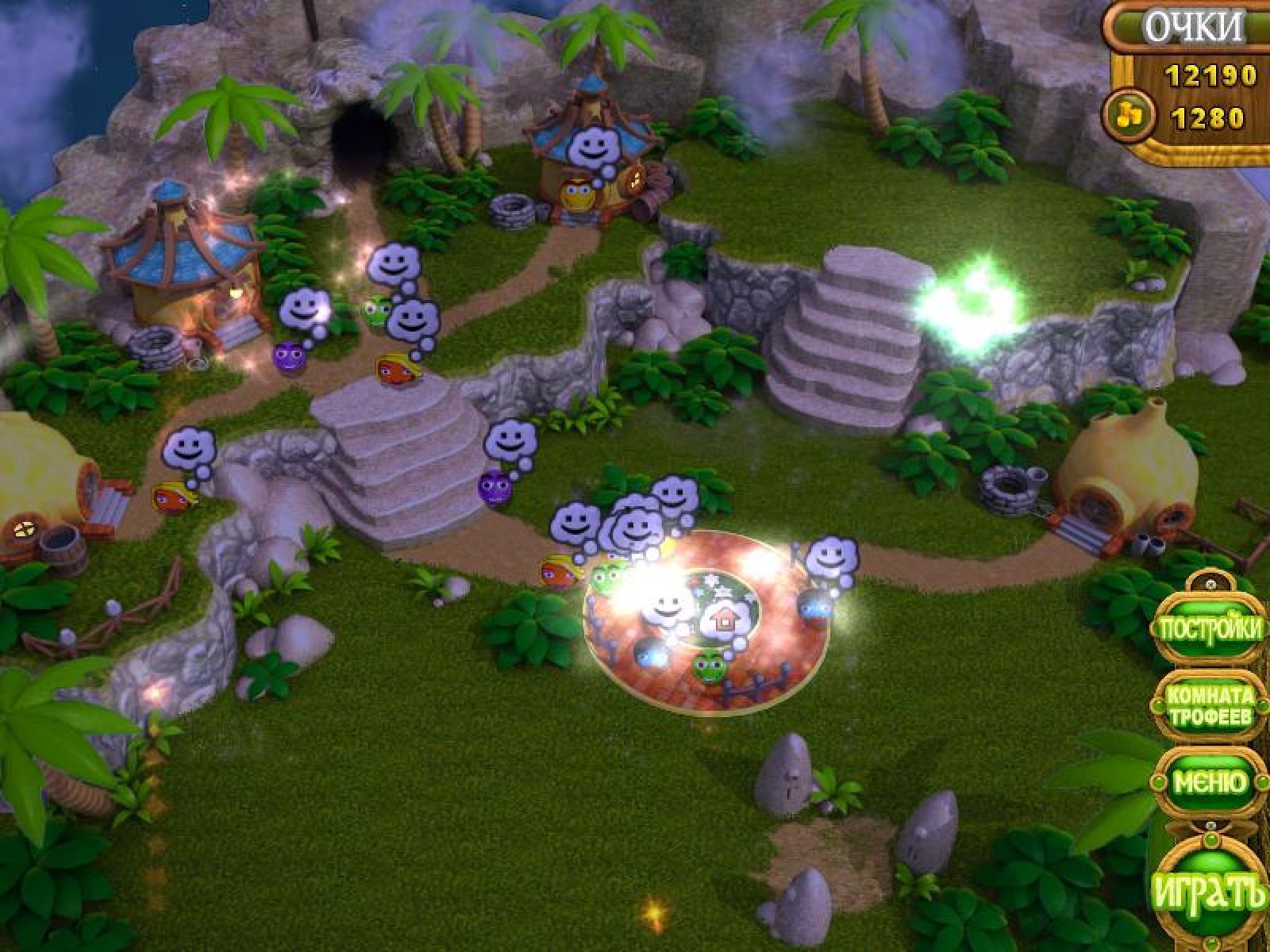Image resolution: width=1270 pixels, height=952 pixels.
Task: Open the Меню button
Action: pos(1210,783)
